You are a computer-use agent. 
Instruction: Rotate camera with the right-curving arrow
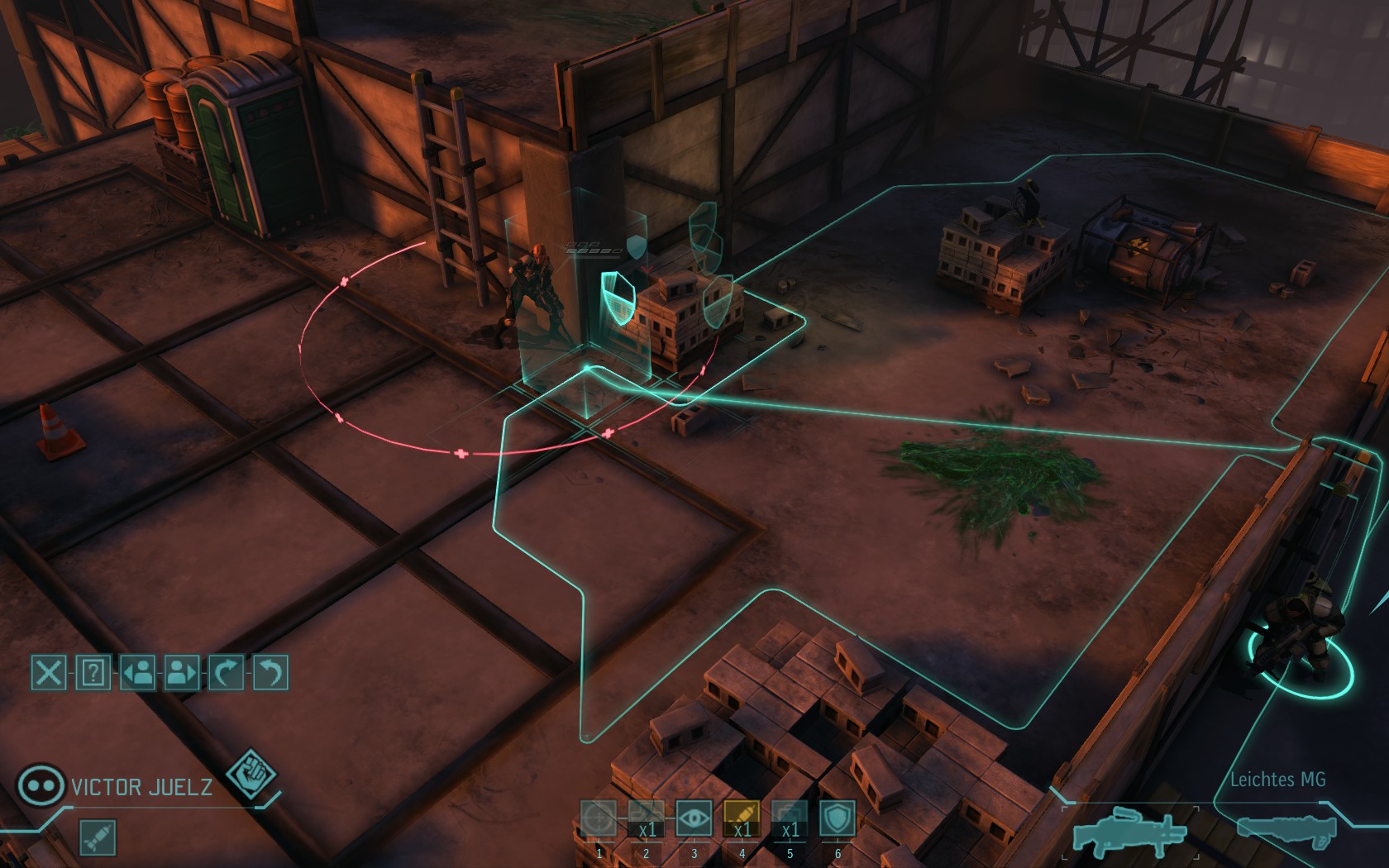click(x=226, y=673)
